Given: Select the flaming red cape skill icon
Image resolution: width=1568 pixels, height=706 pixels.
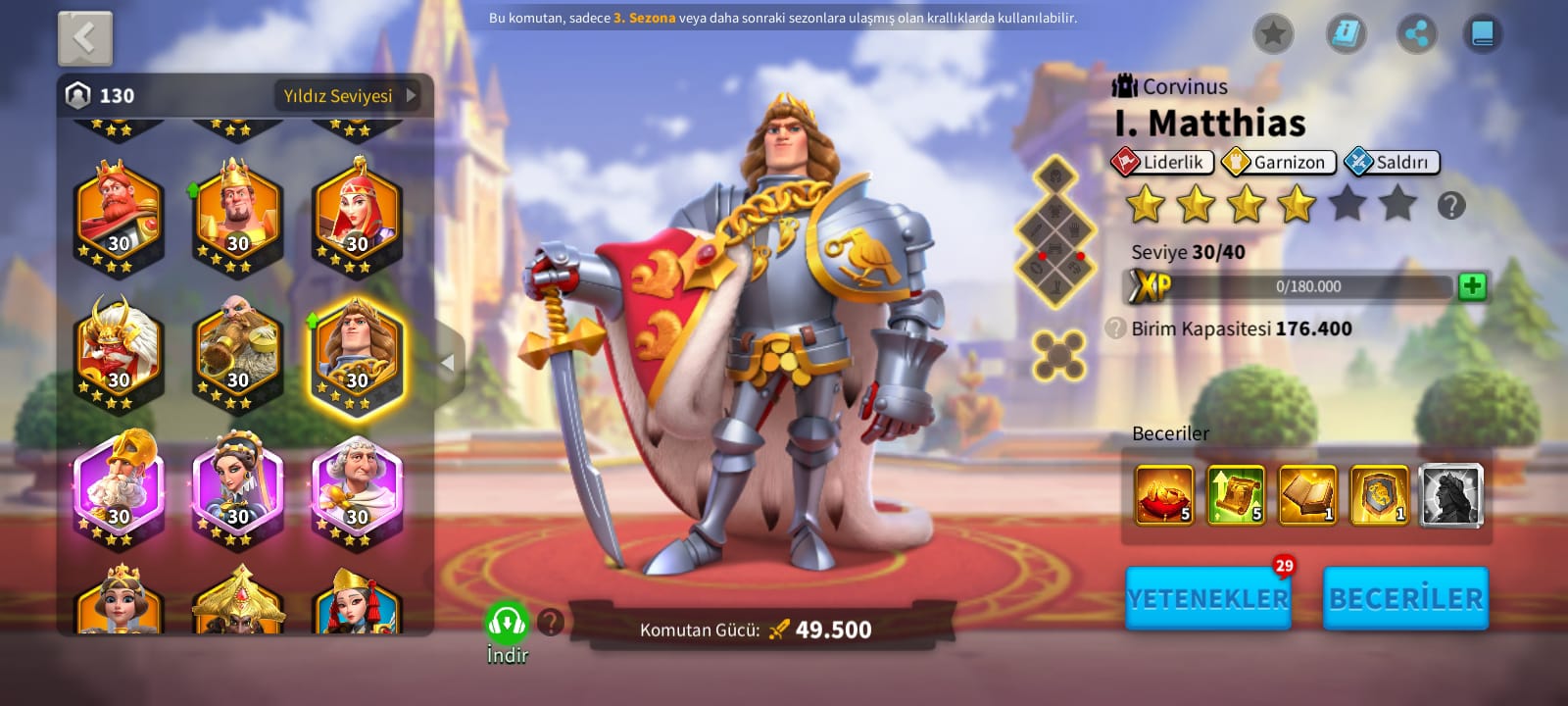Looking at the screenshot, I should 1164,495.
